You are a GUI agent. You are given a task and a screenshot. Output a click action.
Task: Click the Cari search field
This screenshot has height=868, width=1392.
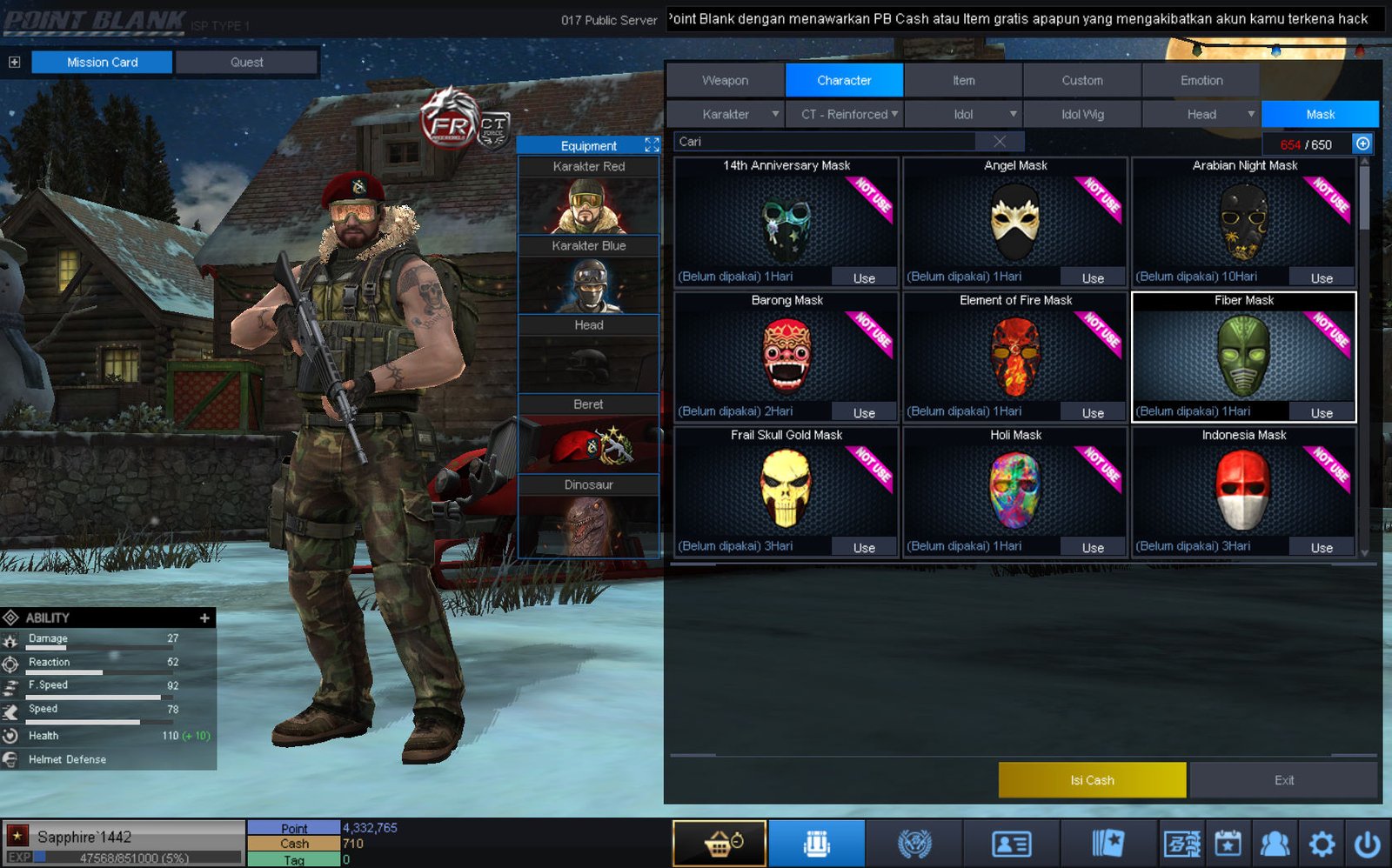coord(826,142)
